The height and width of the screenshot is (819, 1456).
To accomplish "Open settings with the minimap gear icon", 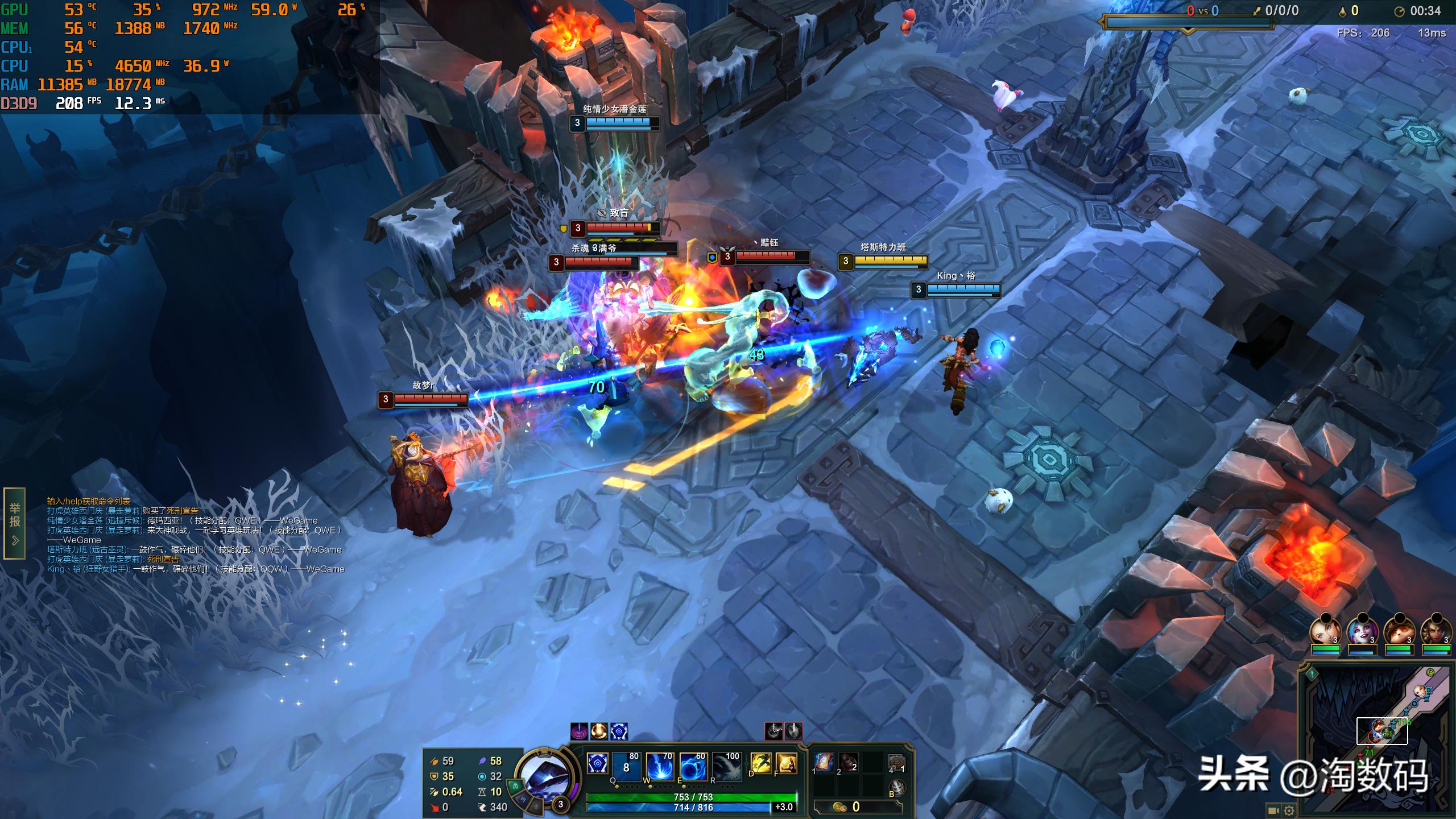I will 1289,810.
